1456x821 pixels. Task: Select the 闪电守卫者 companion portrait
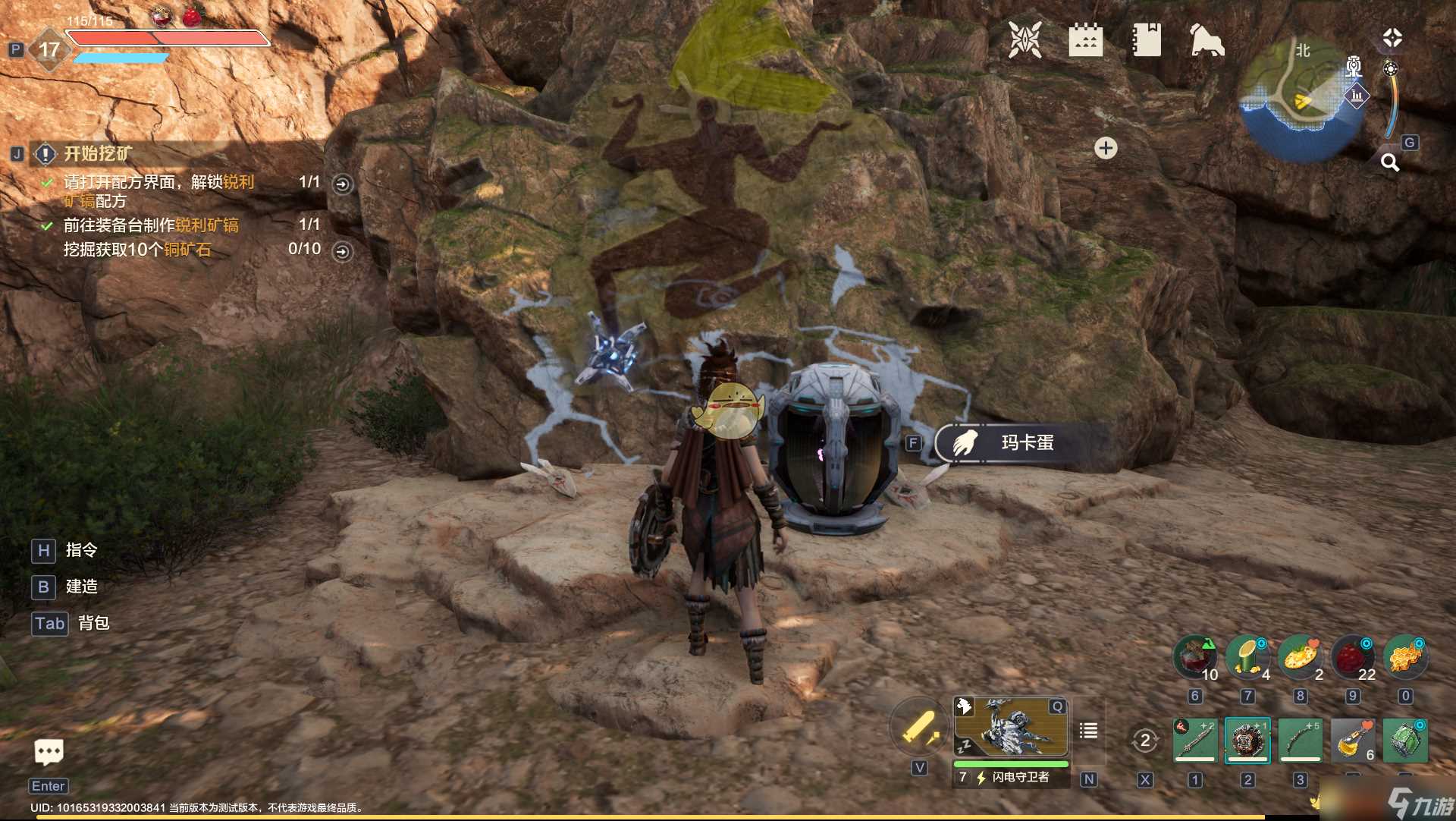pyautogui.click(x=1011, y=727)
